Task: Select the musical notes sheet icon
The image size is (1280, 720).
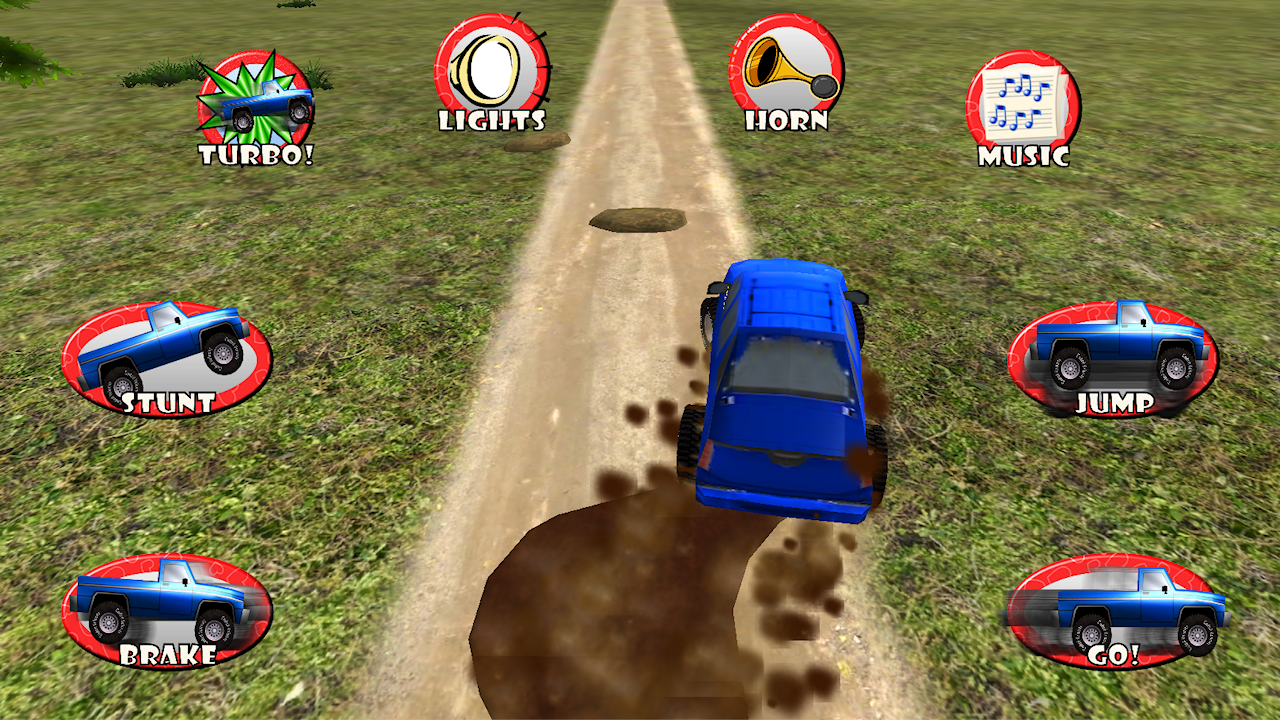Action: pos(1020,100)
